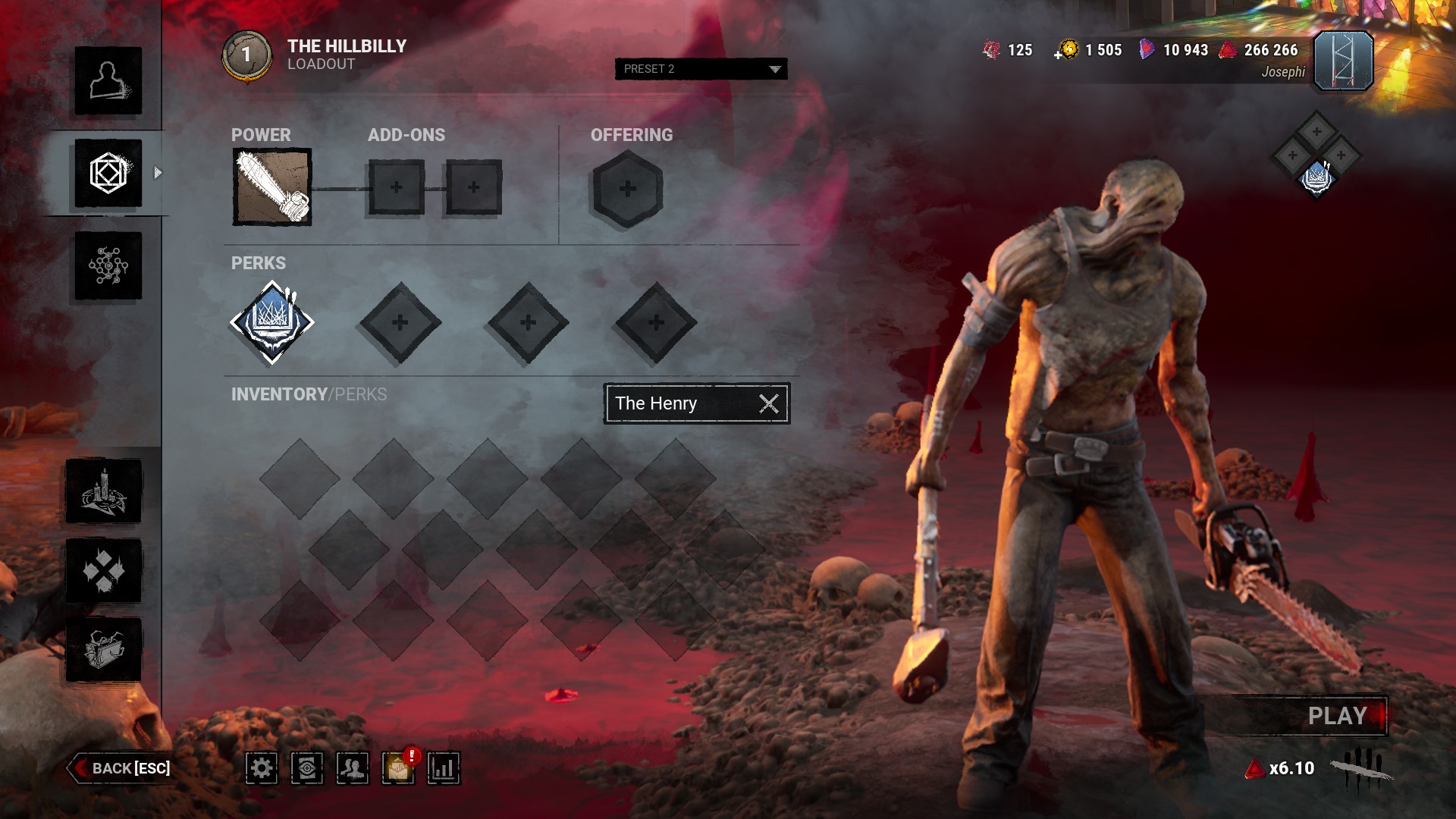The width and height of the screenshot is (1456, 819).
Task: Open the empty offering slot
Action: pos(627,188)
